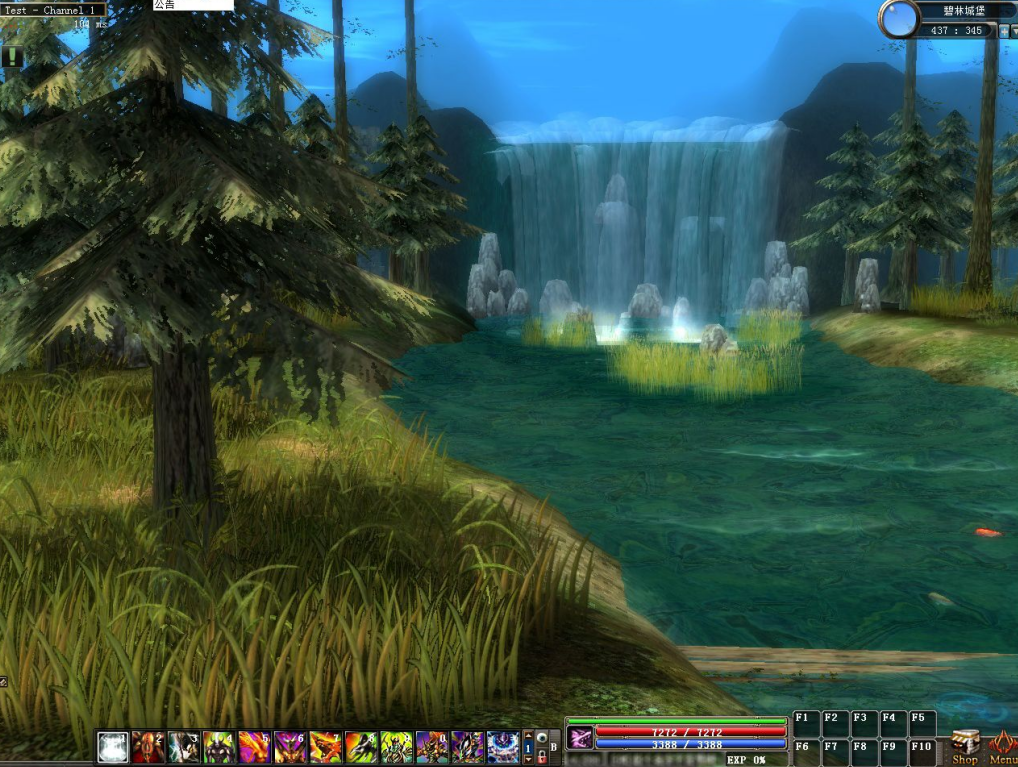
Task: Select the pale swordsman skill in slot 3
Action: point(184,747)
